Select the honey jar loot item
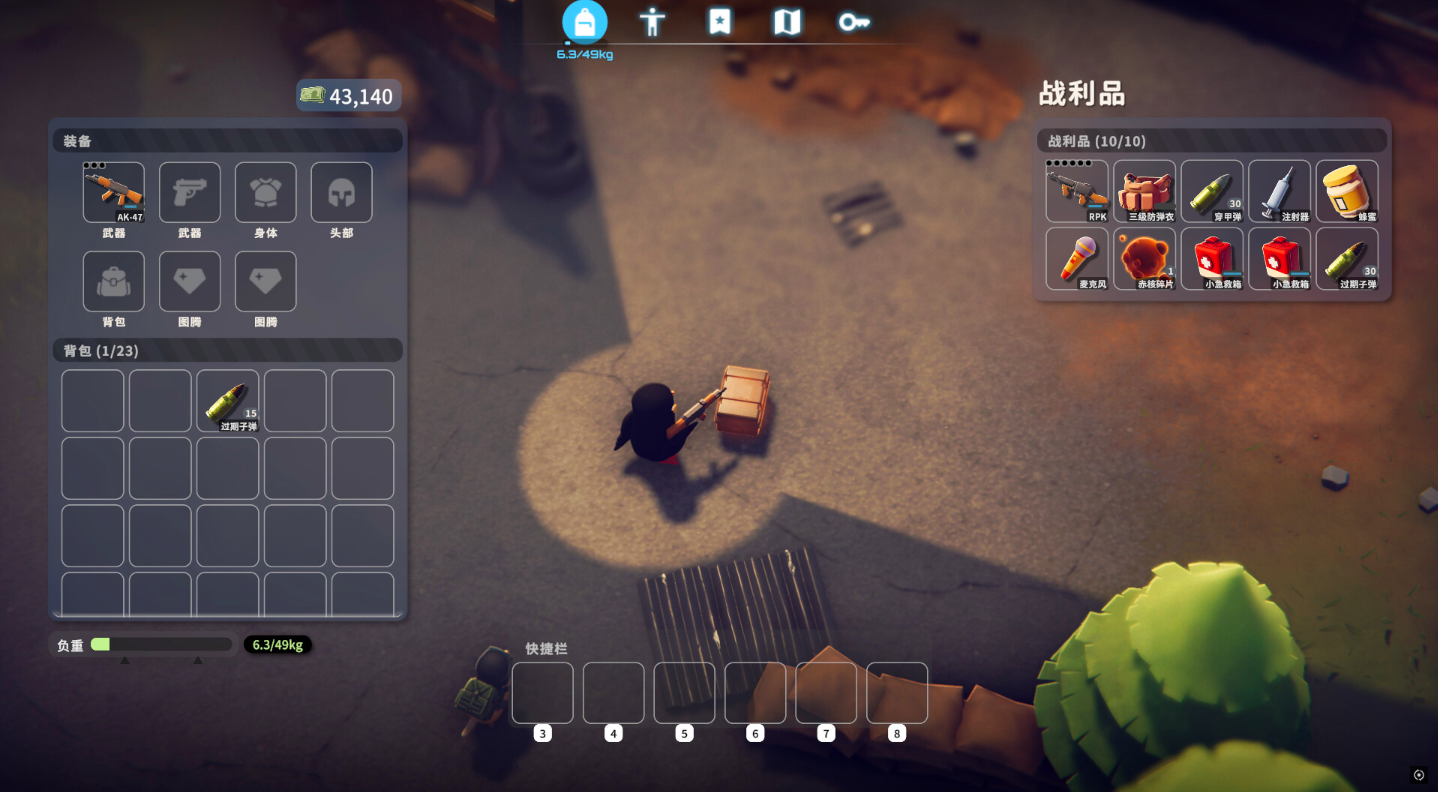The height and width of the screenshot is (792, 1438). [x=1347, y=191]
